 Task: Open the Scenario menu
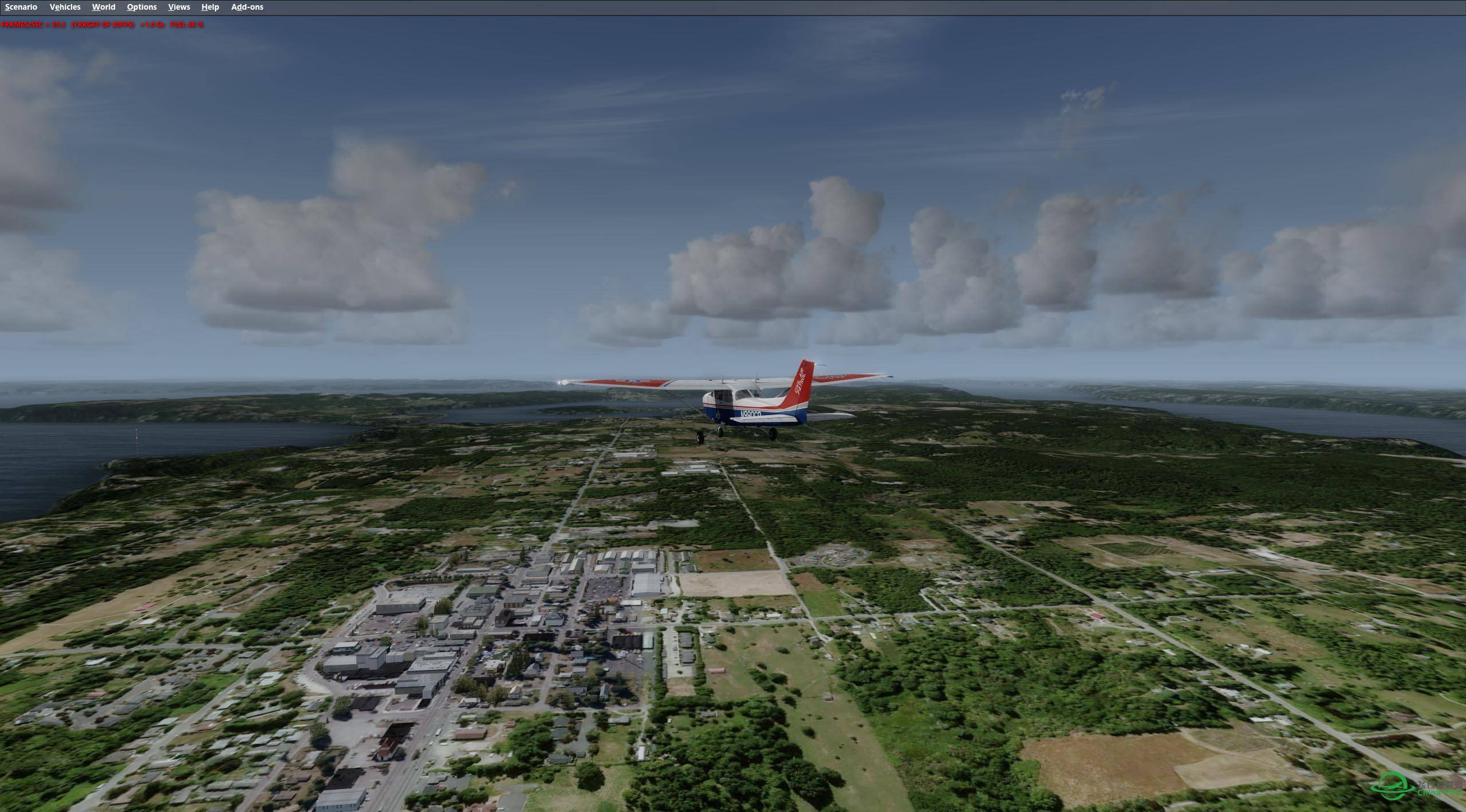21,7
